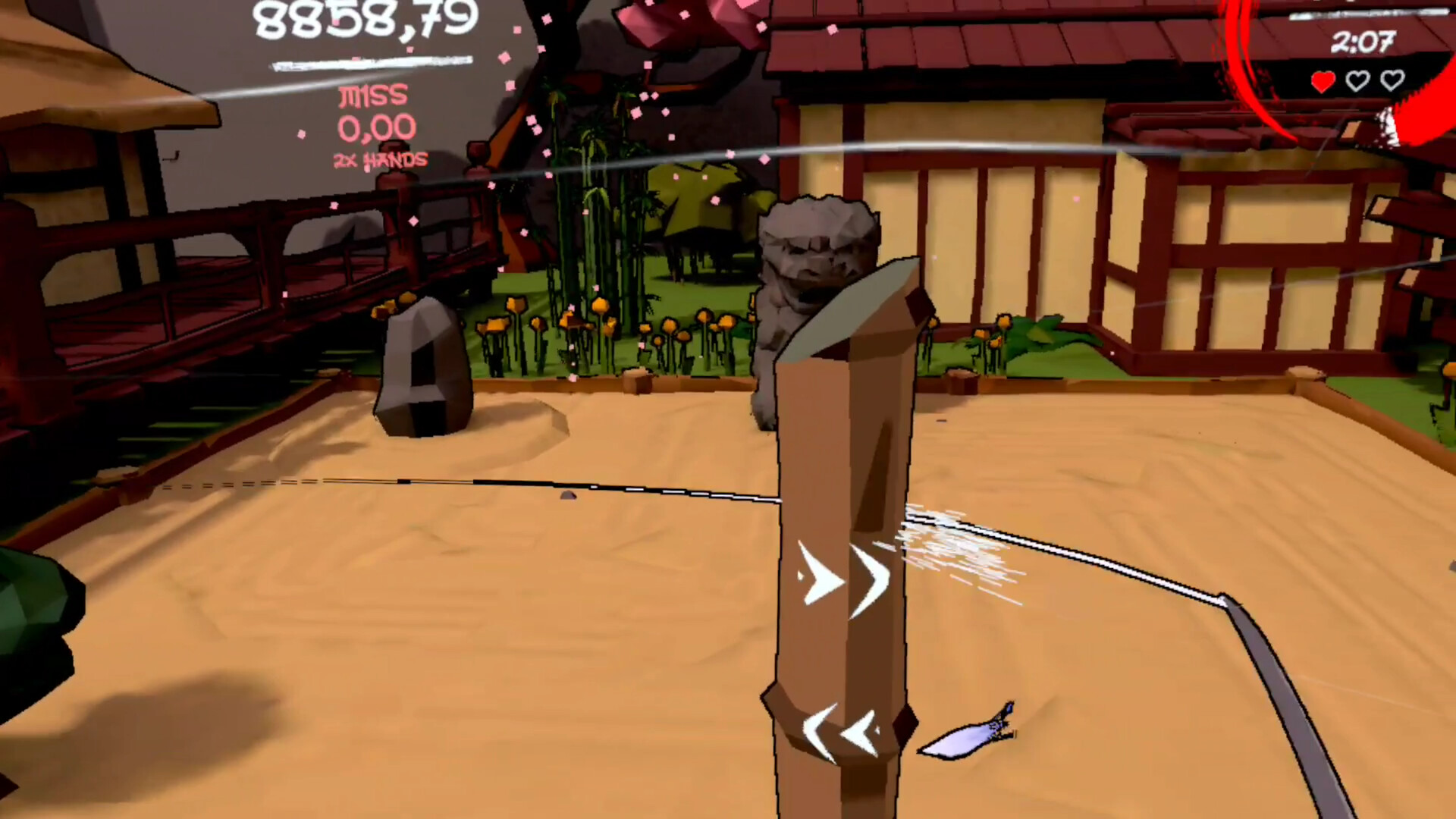
Task: Click the red filled health heart
Action: [1323, 81]
